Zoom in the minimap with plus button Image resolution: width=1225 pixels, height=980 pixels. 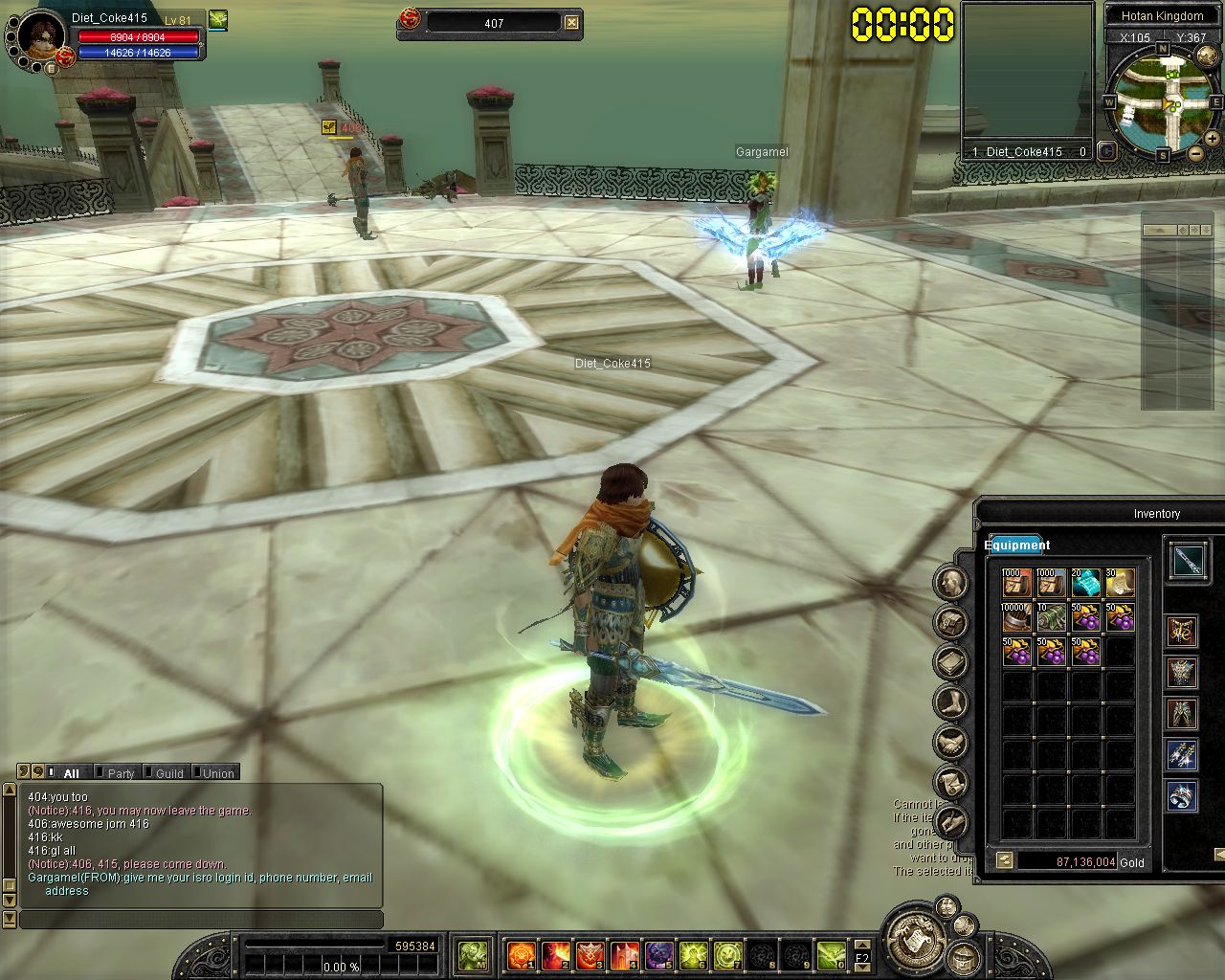1212,139
